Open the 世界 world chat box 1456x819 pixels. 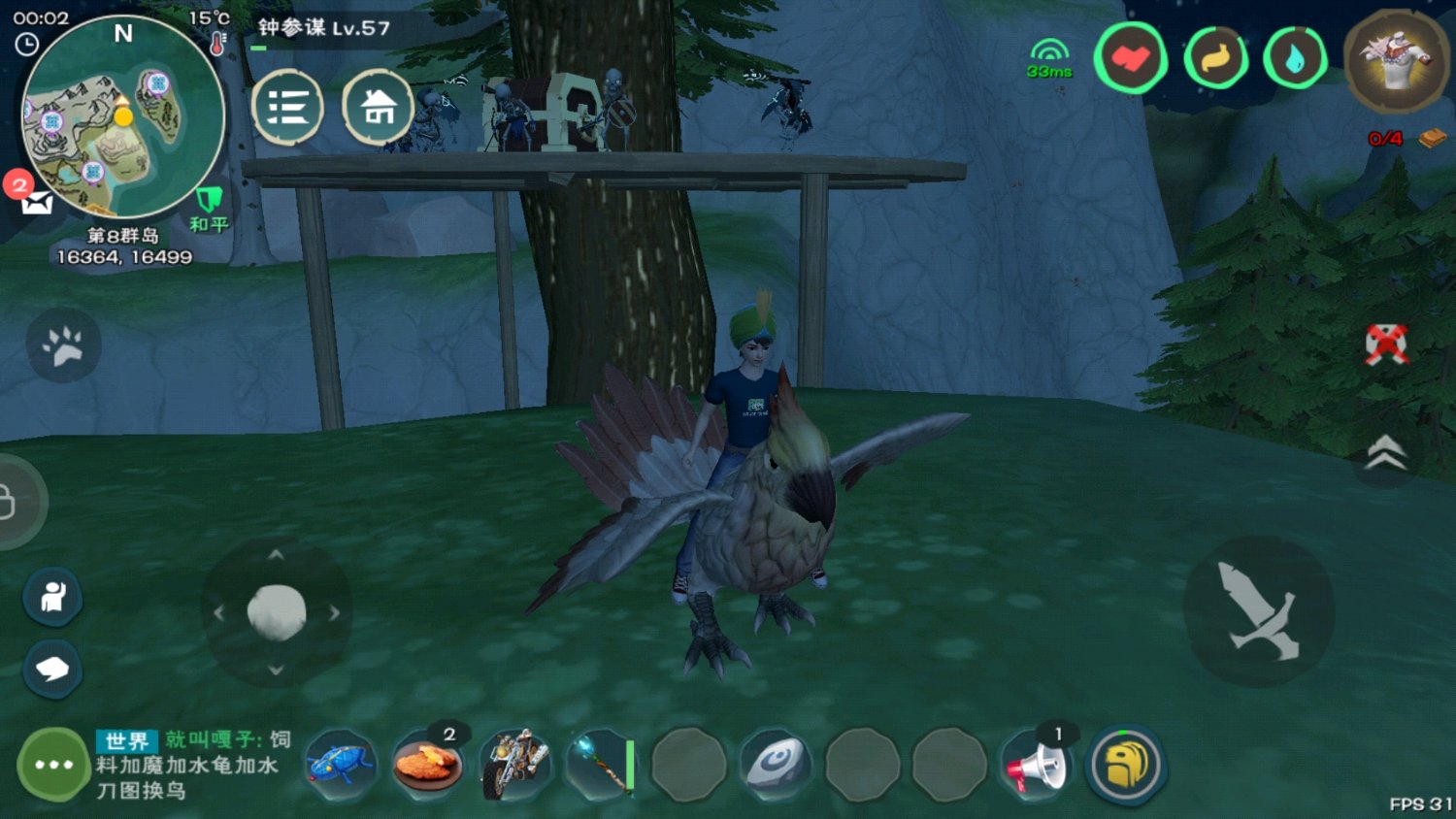coord(192,765)
